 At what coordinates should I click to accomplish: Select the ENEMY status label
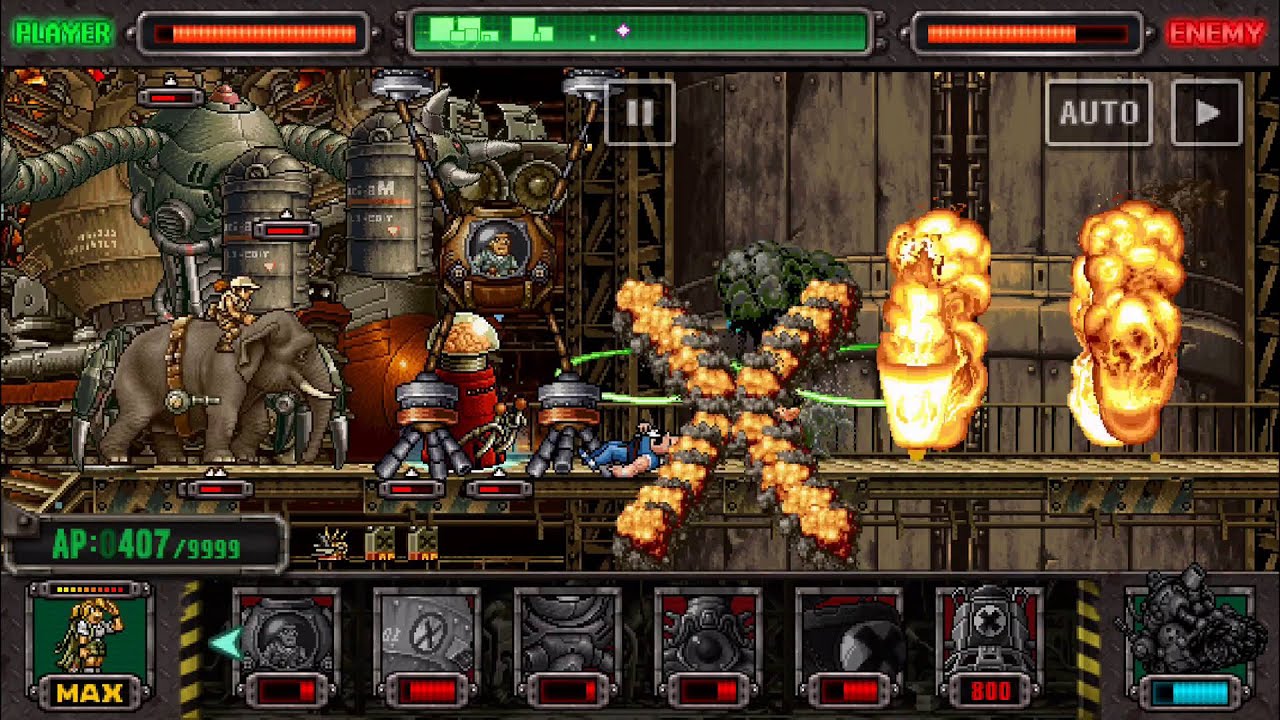(x=1216, y=29)
